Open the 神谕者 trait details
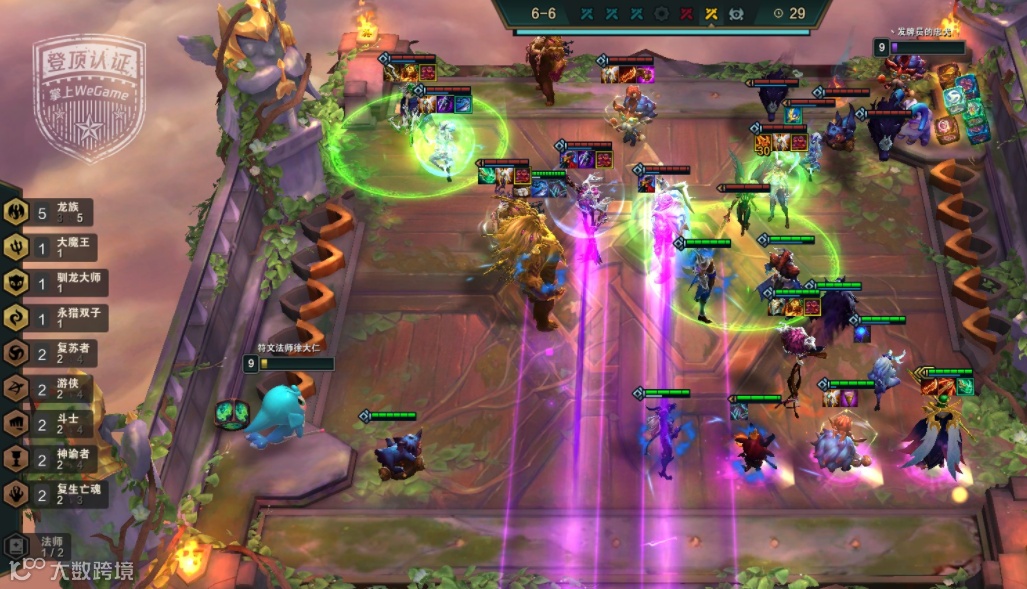 (55, 459)
